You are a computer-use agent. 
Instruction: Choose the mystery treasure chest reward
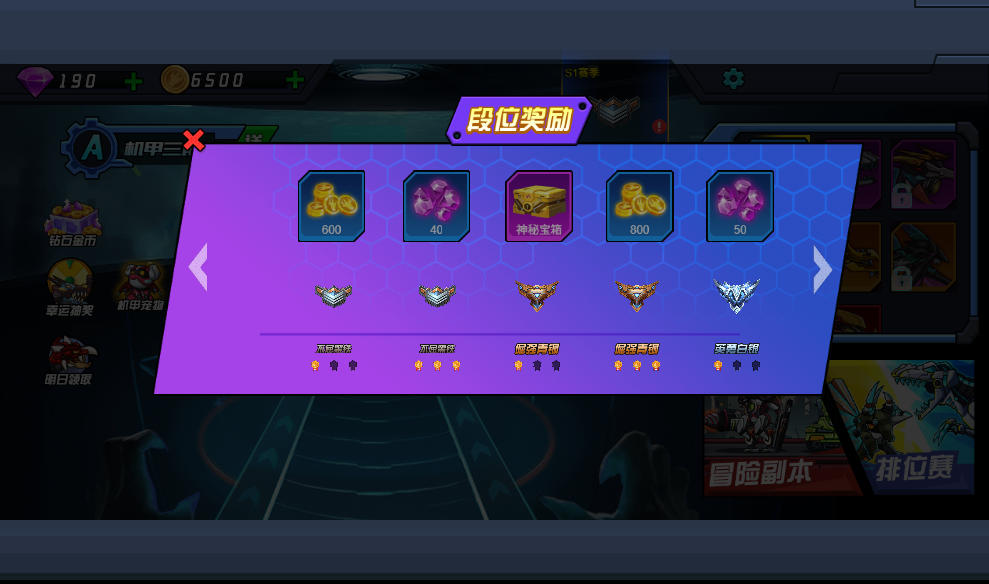539,206
